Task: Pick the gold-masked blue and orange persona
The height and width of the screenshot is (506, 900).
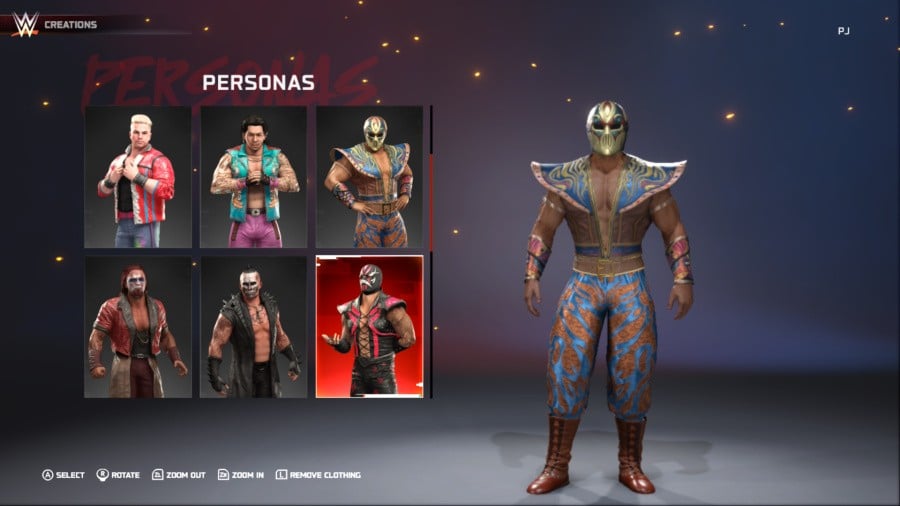Action: (369, 177)
